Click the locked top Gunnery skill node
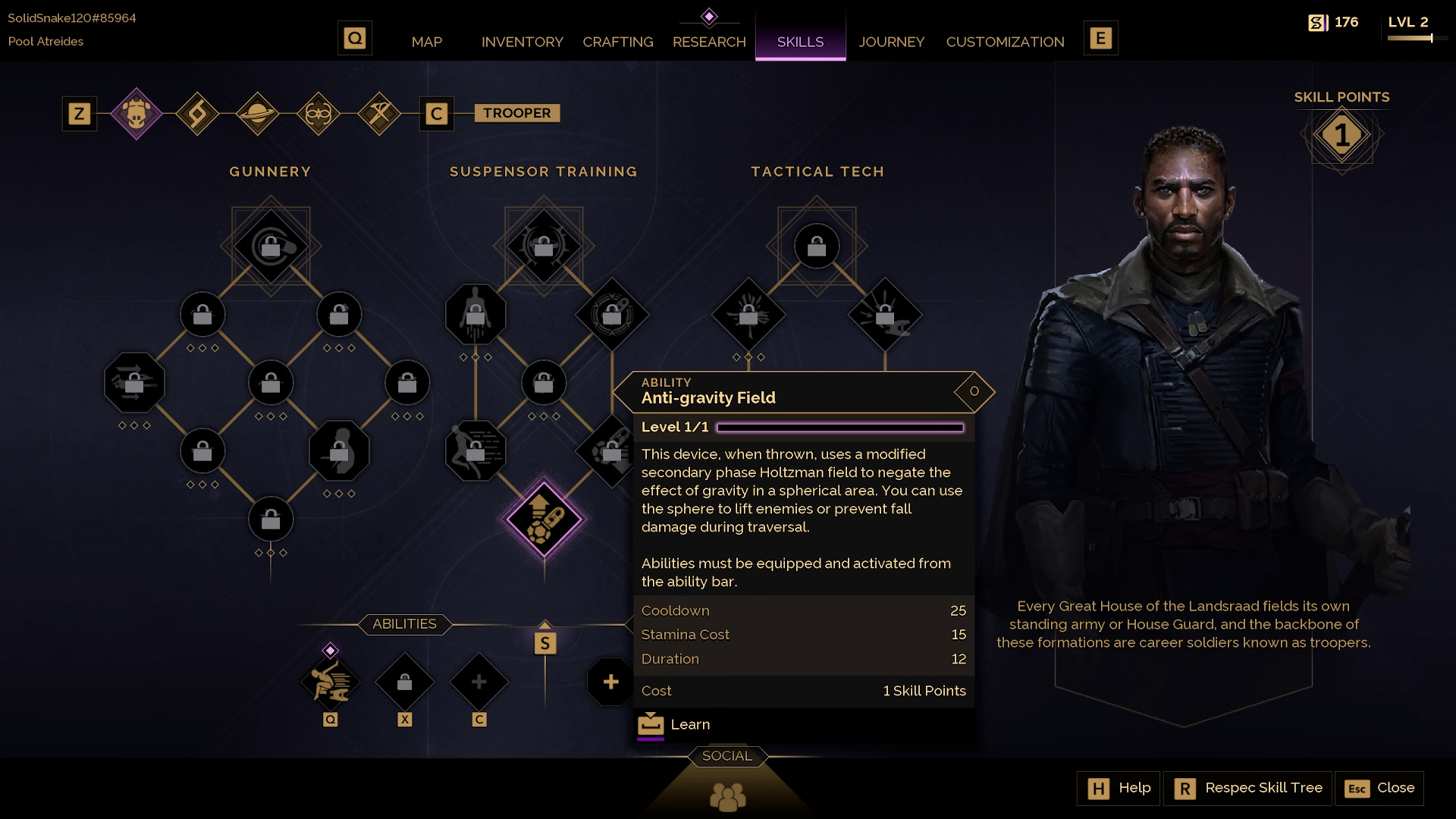The height and width of the screenshot is (819, 1456). pos(271,246)
